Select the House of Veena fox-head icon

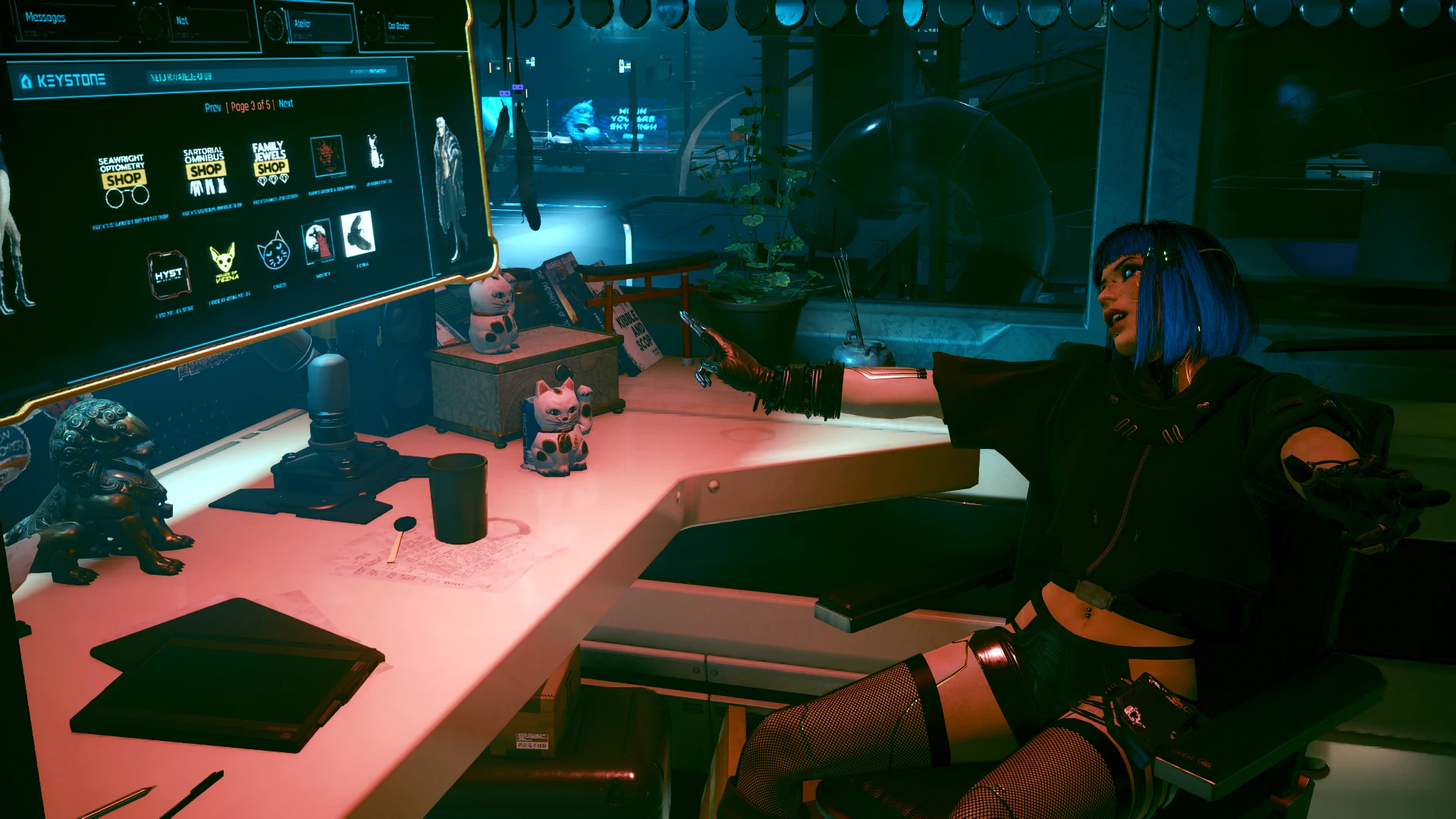click(x=223, y=262)
